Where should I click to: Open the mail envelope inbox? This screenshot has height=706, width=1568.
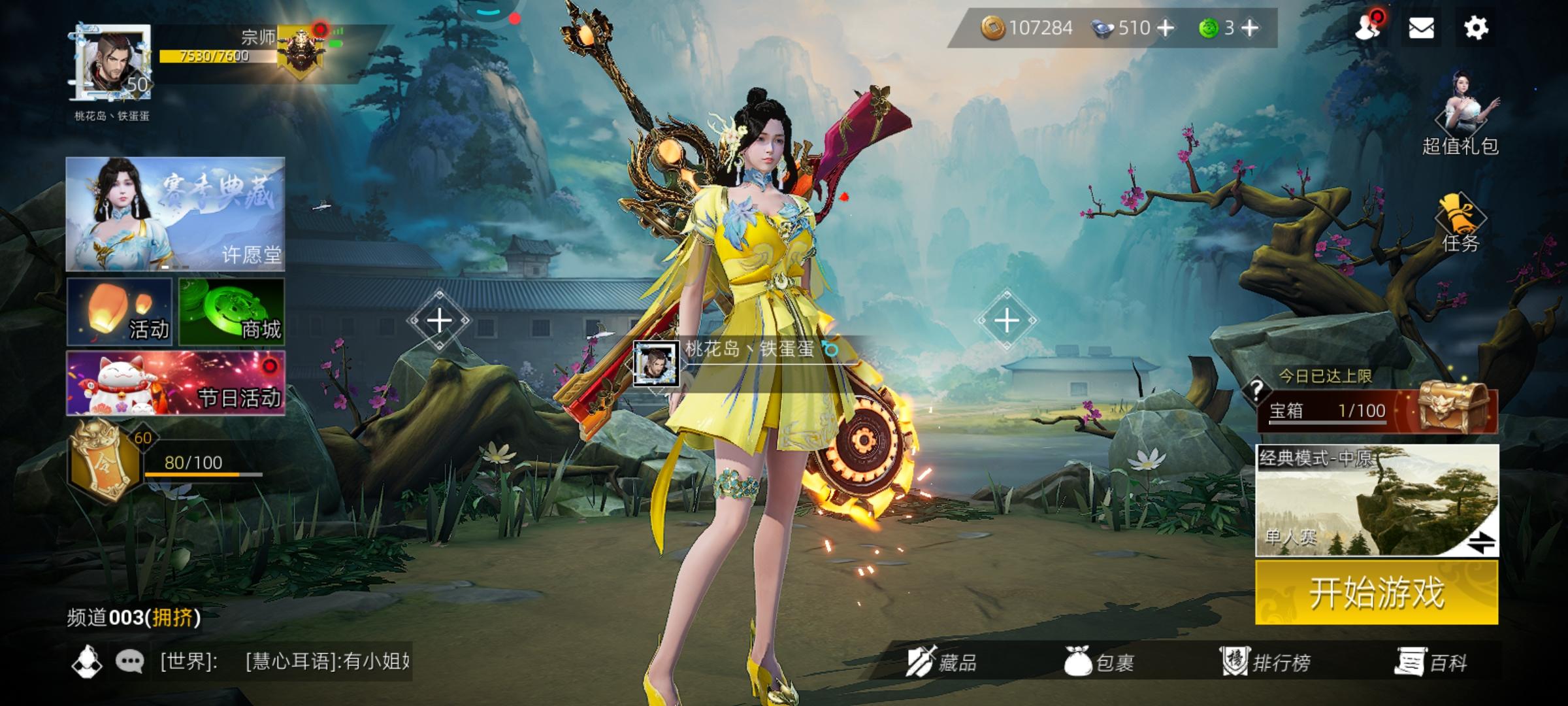(x=1421, y=28)
